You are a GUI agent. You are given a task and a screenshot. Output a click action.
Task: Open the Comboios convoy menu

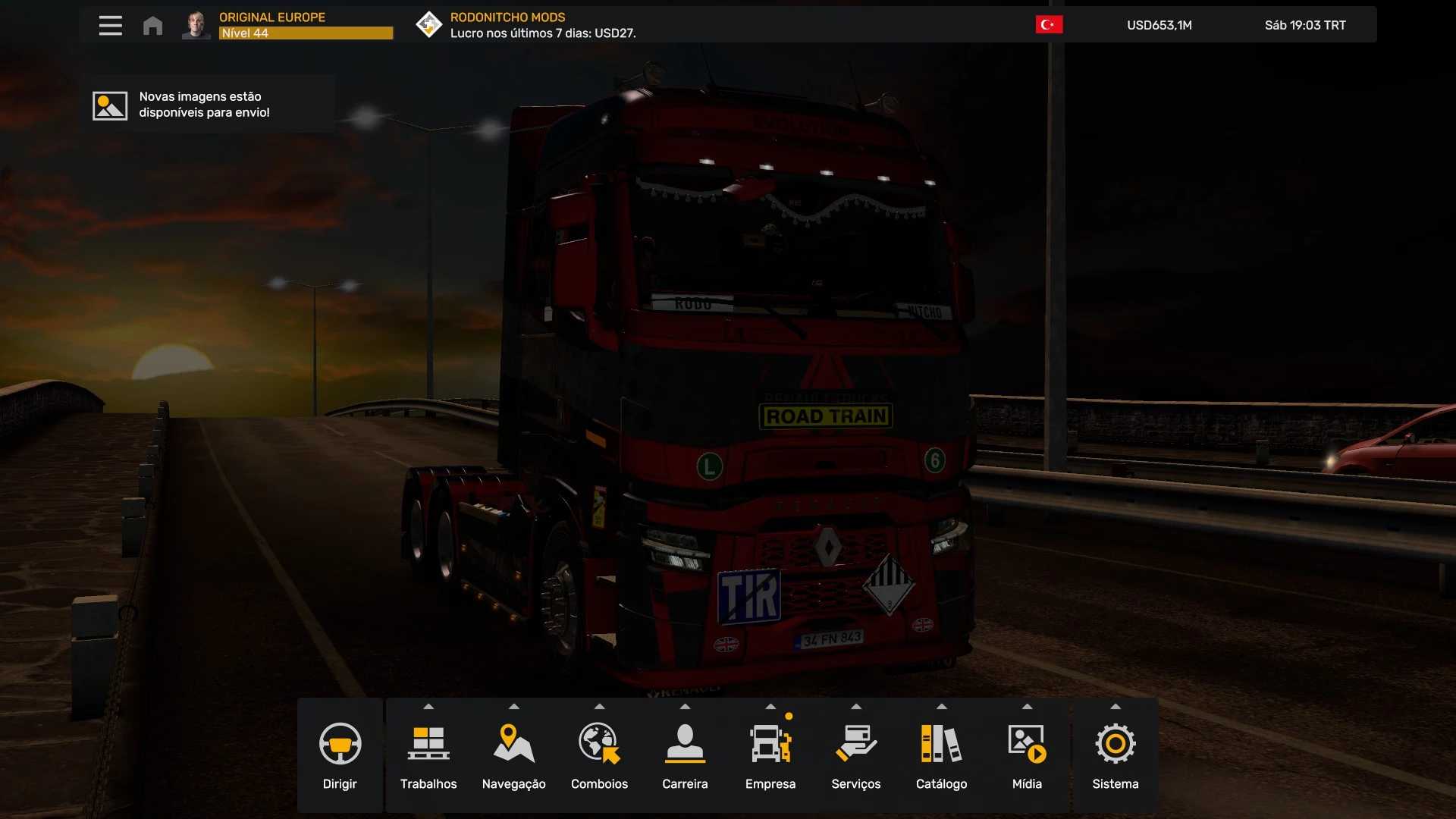tap(599, 755)
